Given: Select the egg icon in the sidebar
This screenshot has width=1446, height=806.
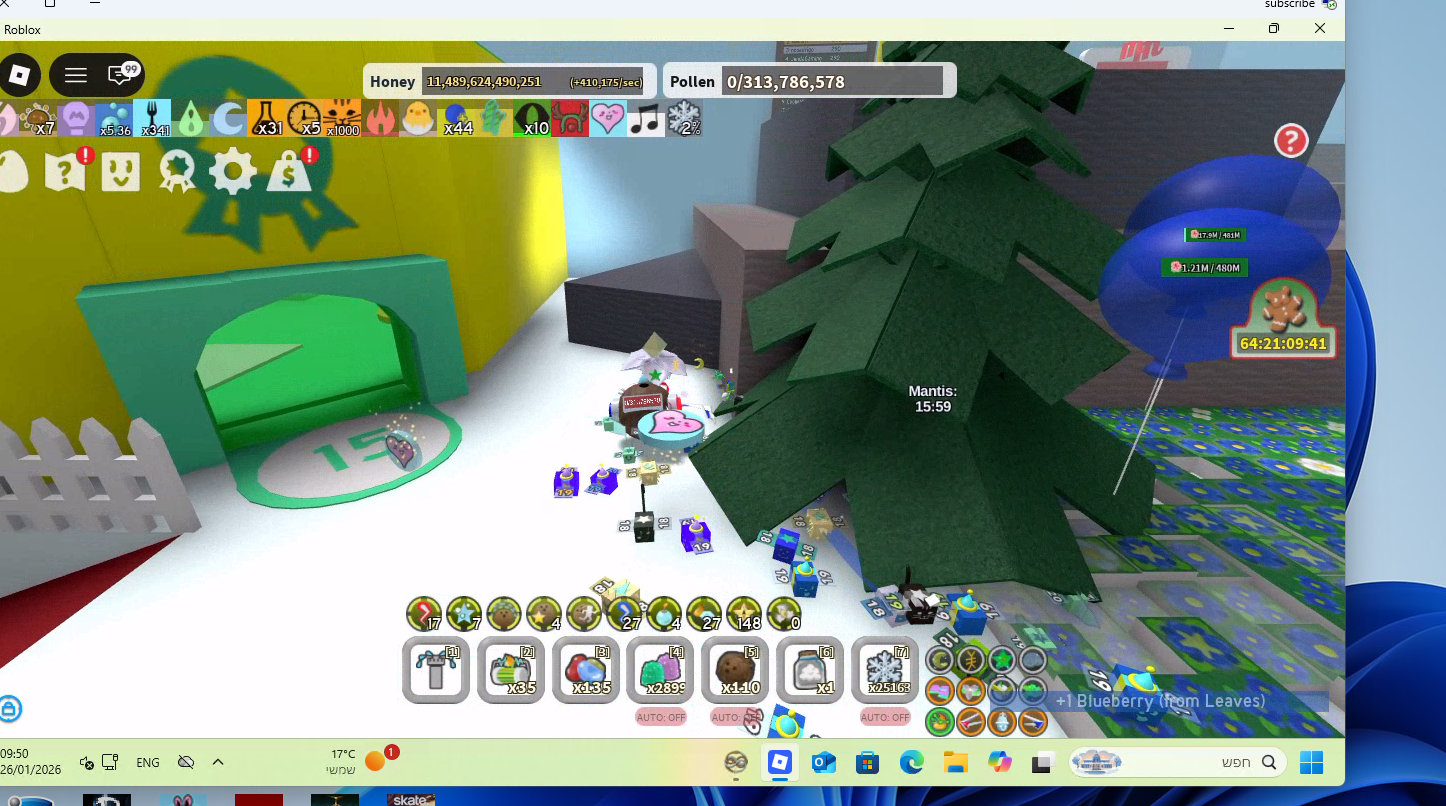Looking at the screenshot, I should coord(10,170).
